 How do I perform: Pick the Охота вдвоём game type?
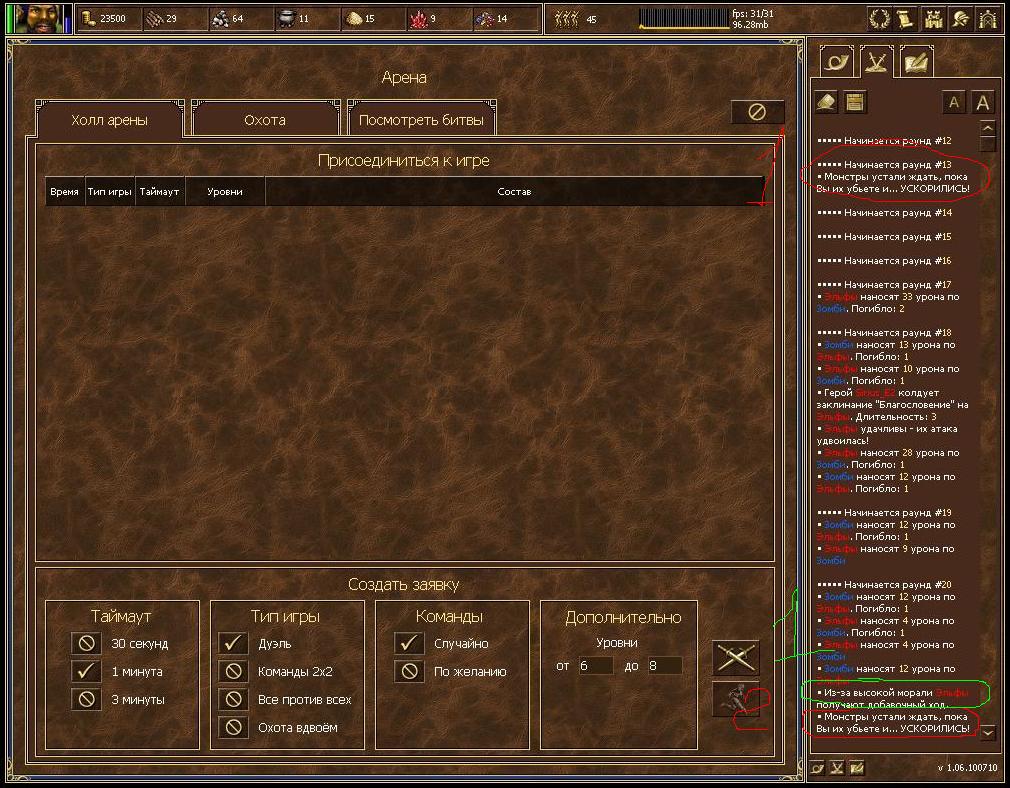pyautogui.click(x=233, y=727)
